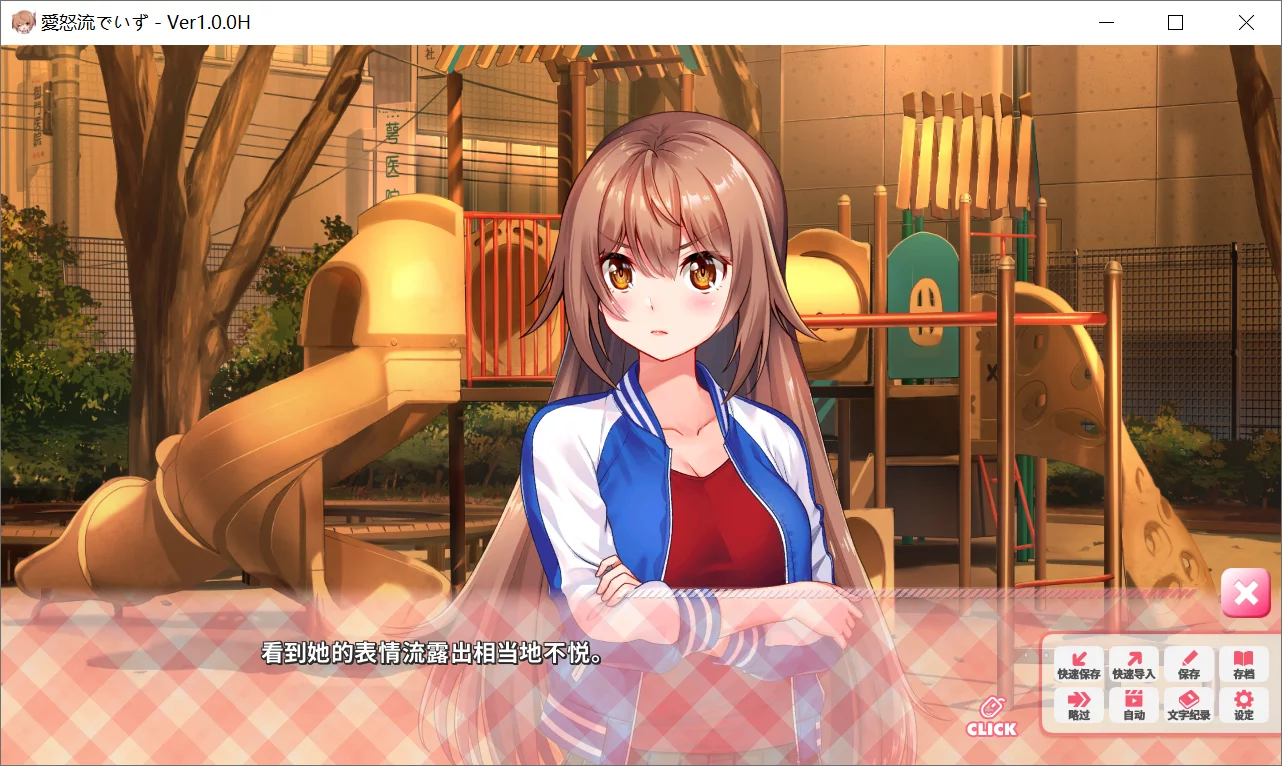Click the quick save (快速保存) arrow icon
The height and width of the screenshot is (766, 1282).
[1078, 659]
